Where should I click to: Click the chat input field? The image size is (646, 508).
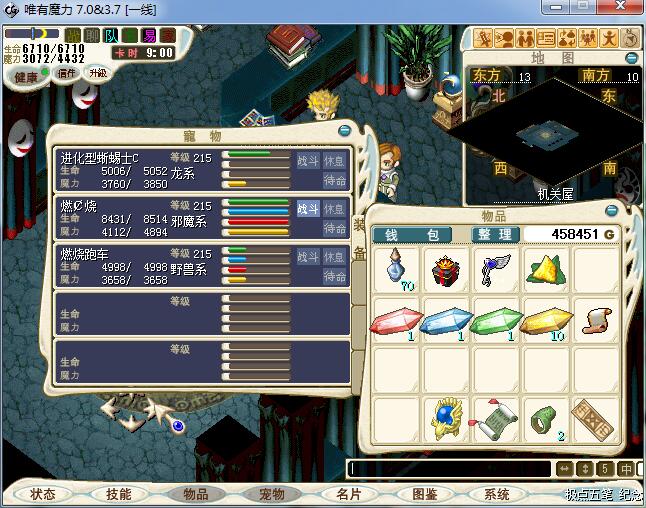(x=450, y=468)
